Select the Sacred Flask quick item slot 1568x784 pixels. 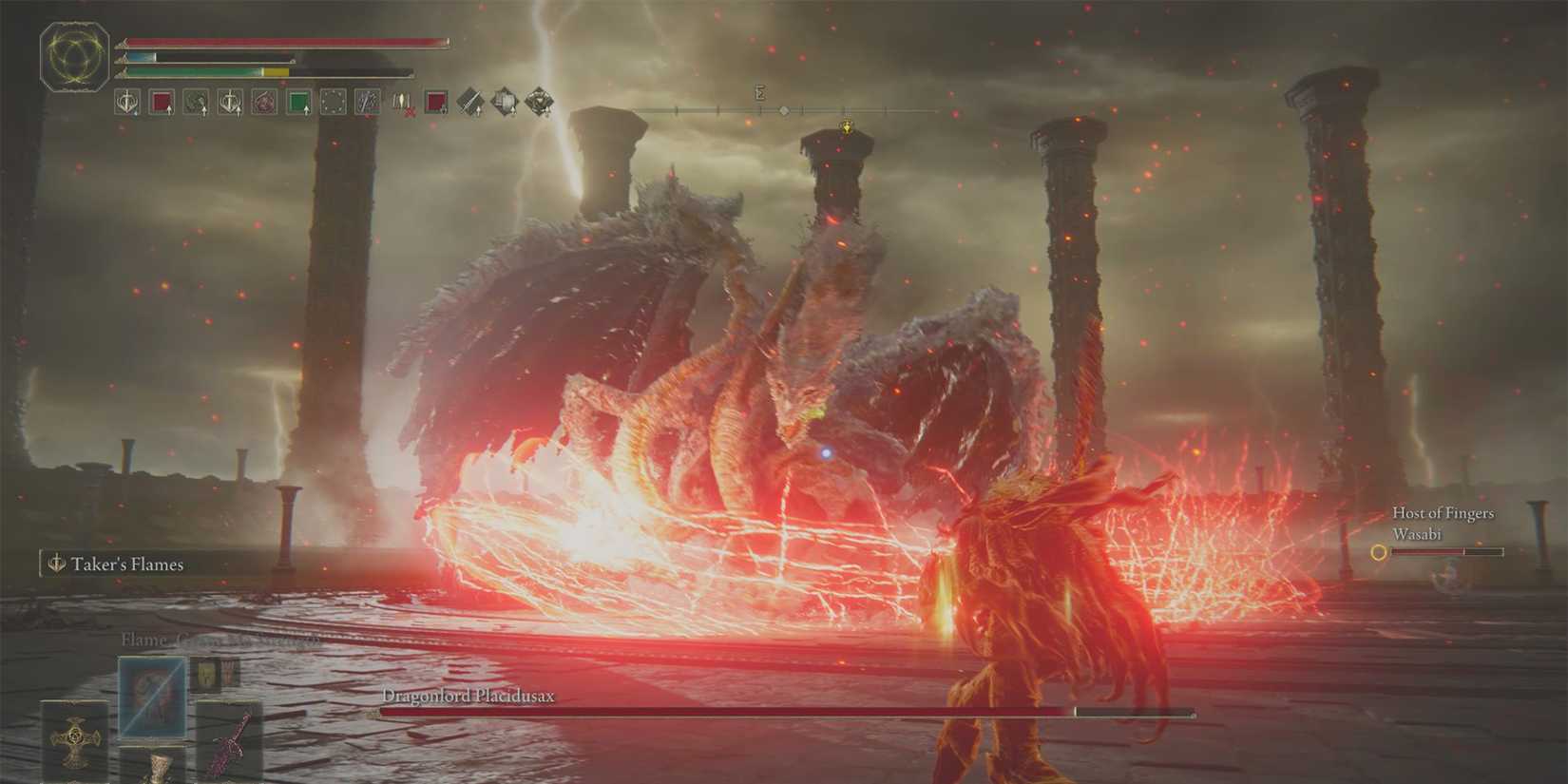pos(159,763)
